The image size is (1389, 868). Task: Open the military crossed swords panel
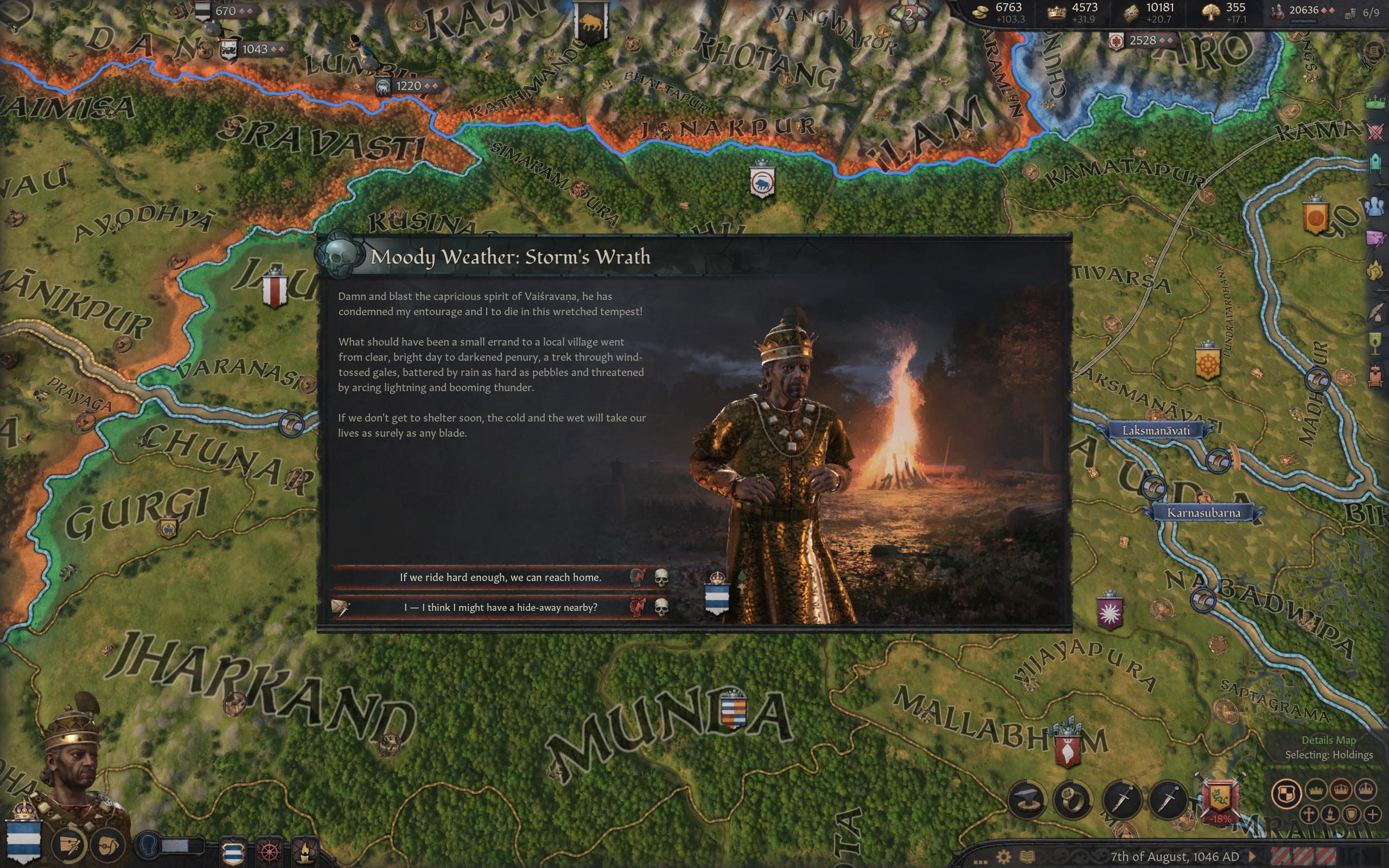pos(1375,132)
